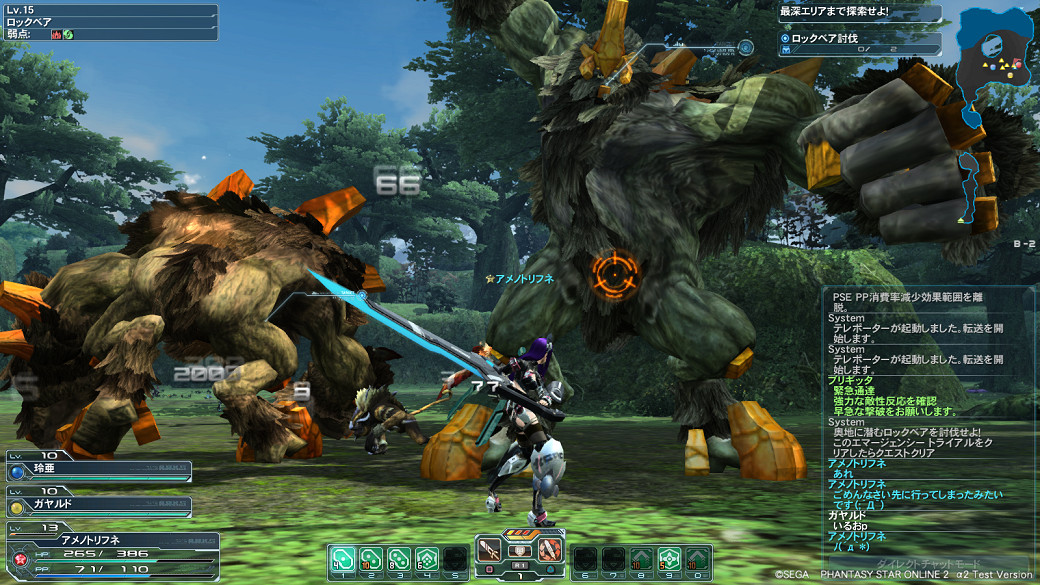1040x585 pixels.
Task: Activate the chevron skill in subpalette slot 8
Action: 641,557
